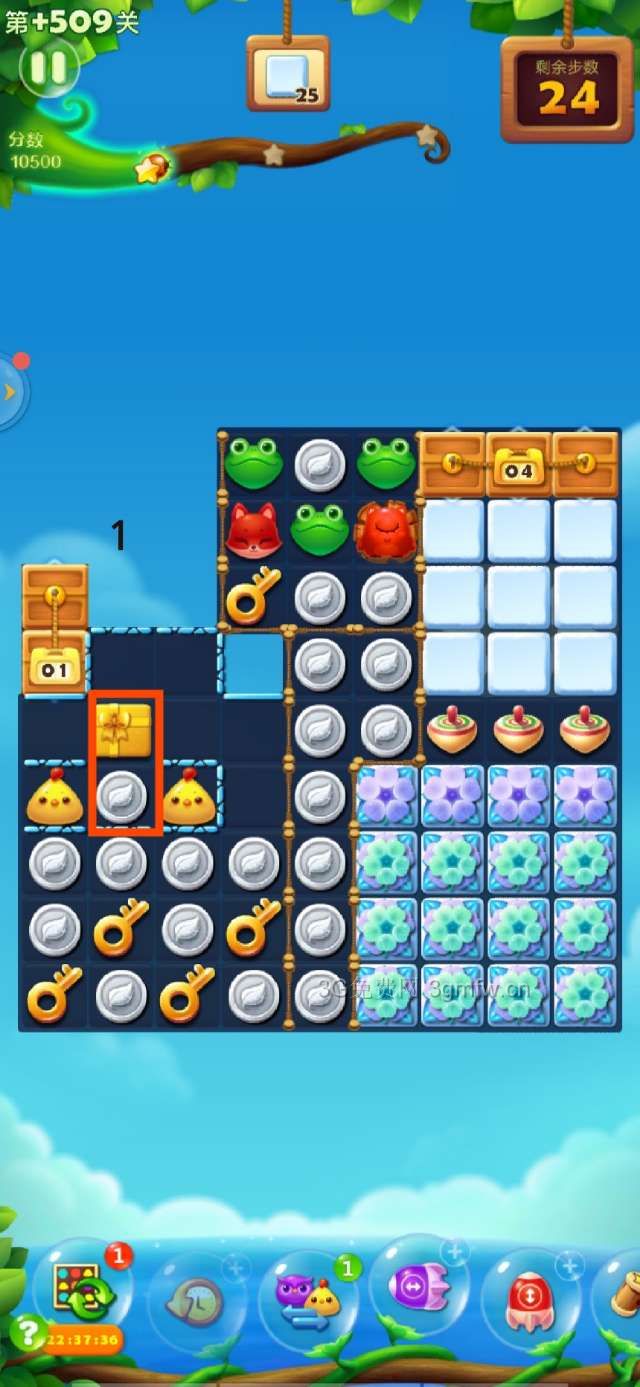Activate the purple horizontal rocket booster
The height and width of the screenshot is (1387, 640).
(420, 1288)
